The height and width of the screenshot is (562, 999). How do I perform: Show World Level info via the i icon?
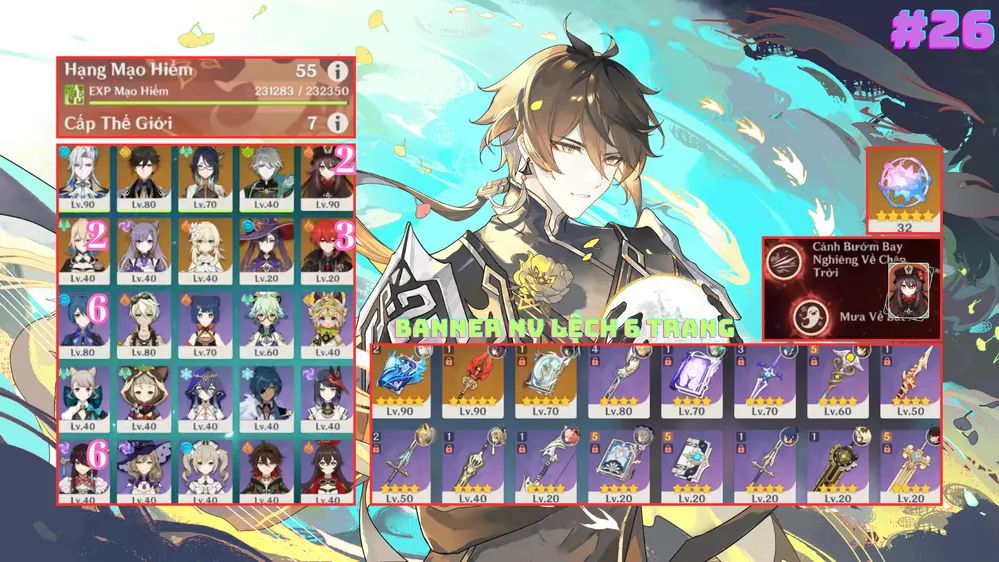[338, 123]
